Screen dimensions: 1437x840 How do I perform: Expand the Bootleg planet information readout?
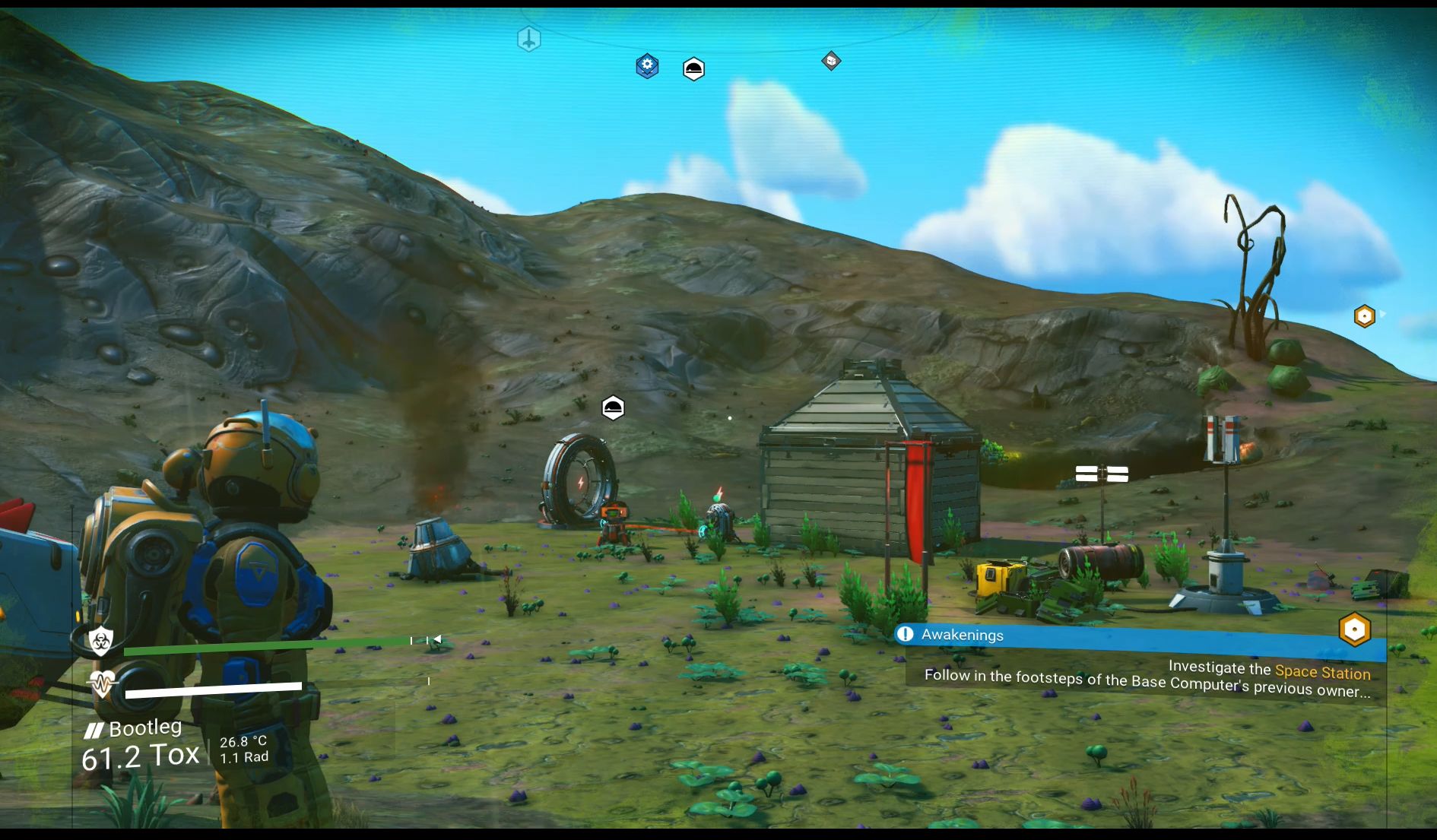tap(146, 727)
